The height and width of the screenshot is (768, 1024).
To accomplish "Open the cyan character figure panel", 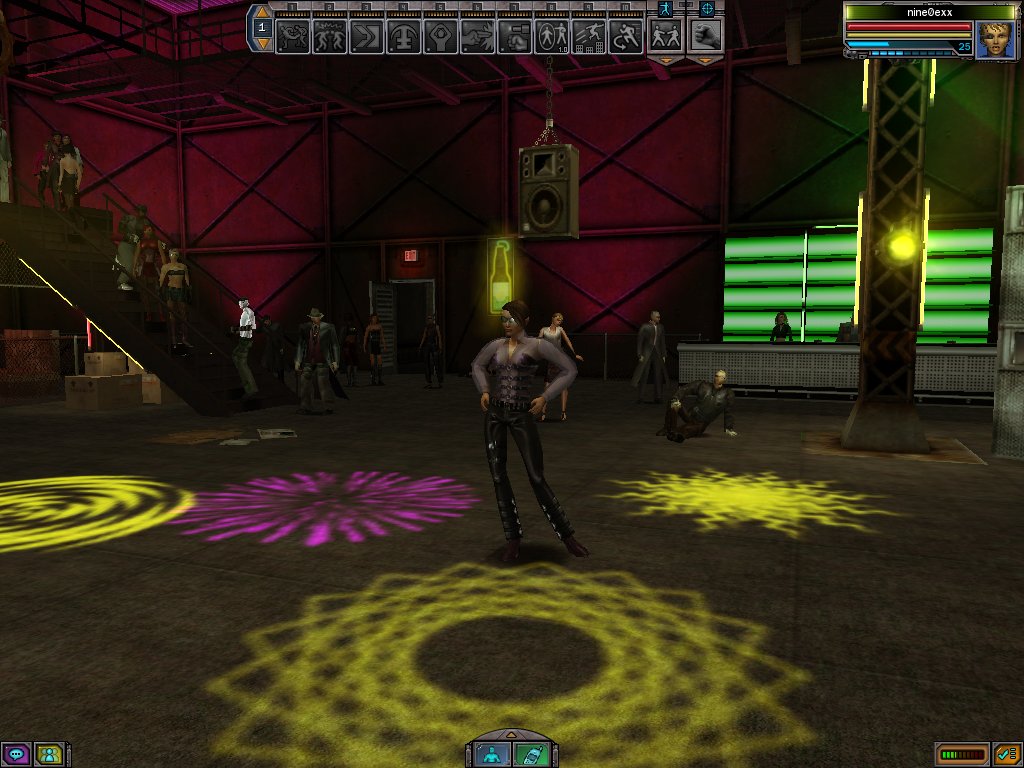I will (492, 754).
